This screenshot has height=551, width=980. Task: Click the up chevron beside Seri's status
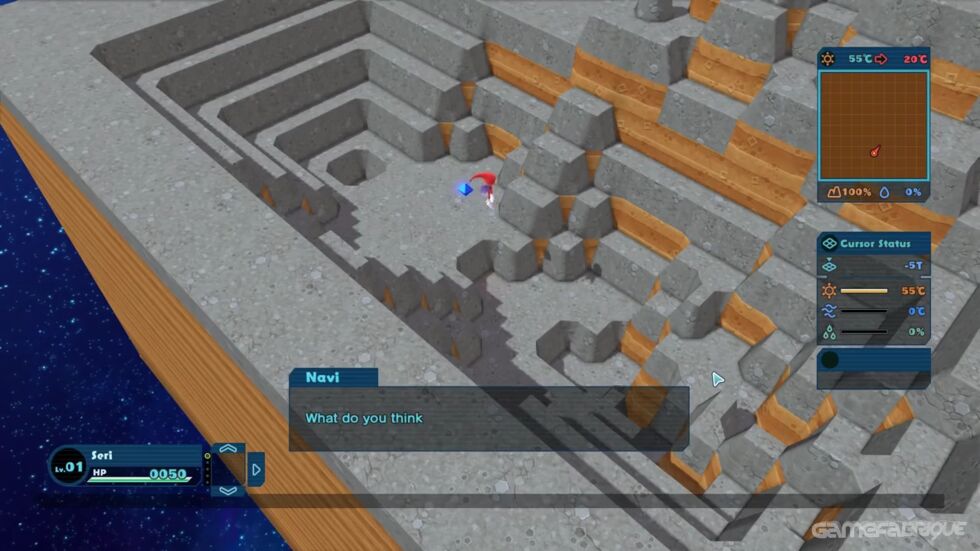228,449
